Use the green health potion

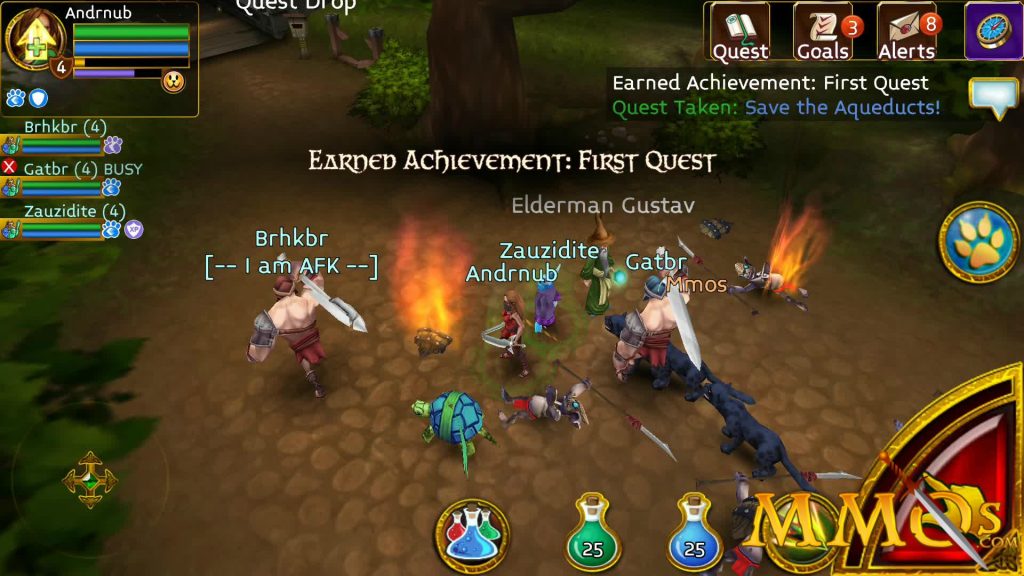pyautogui.click(x=593, y=532)
